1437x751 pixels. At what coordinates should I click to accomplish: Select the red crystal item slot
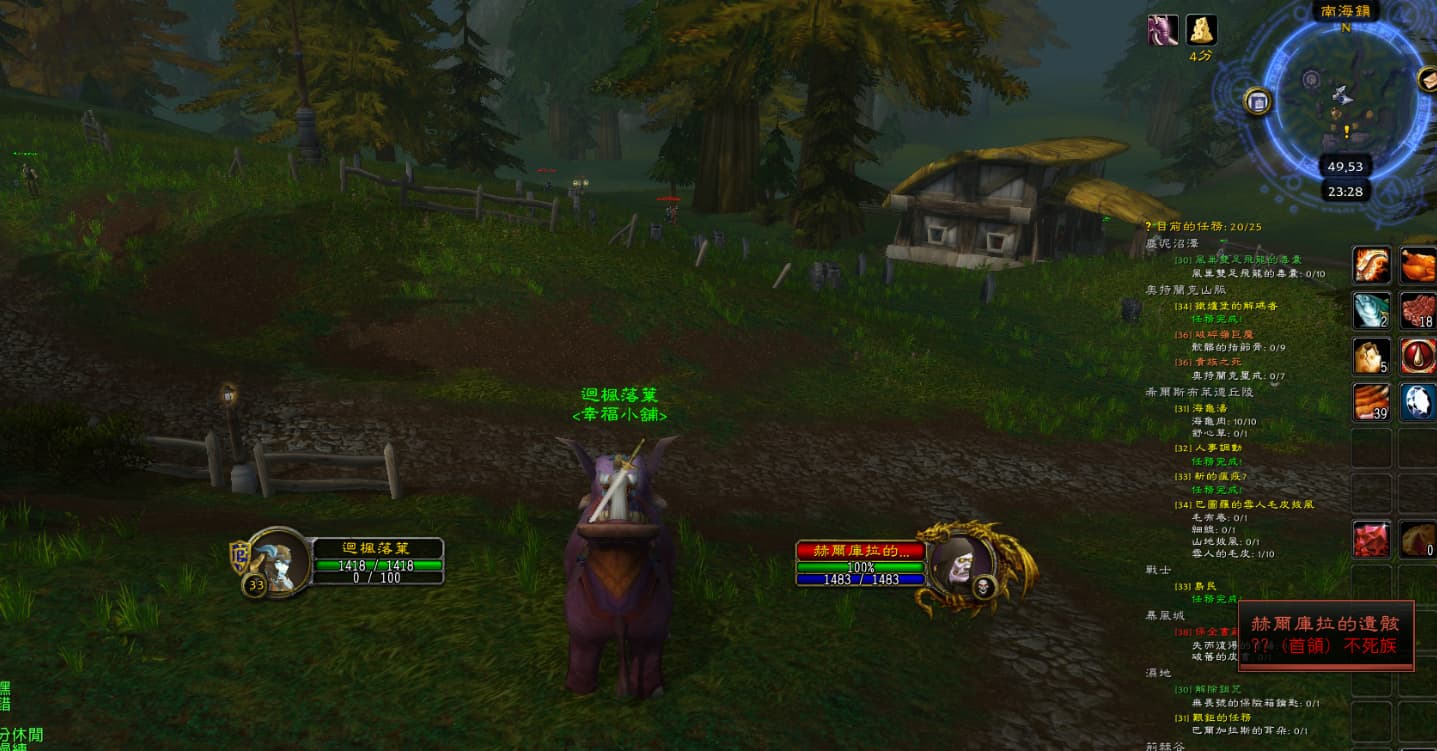point(1370,539)
